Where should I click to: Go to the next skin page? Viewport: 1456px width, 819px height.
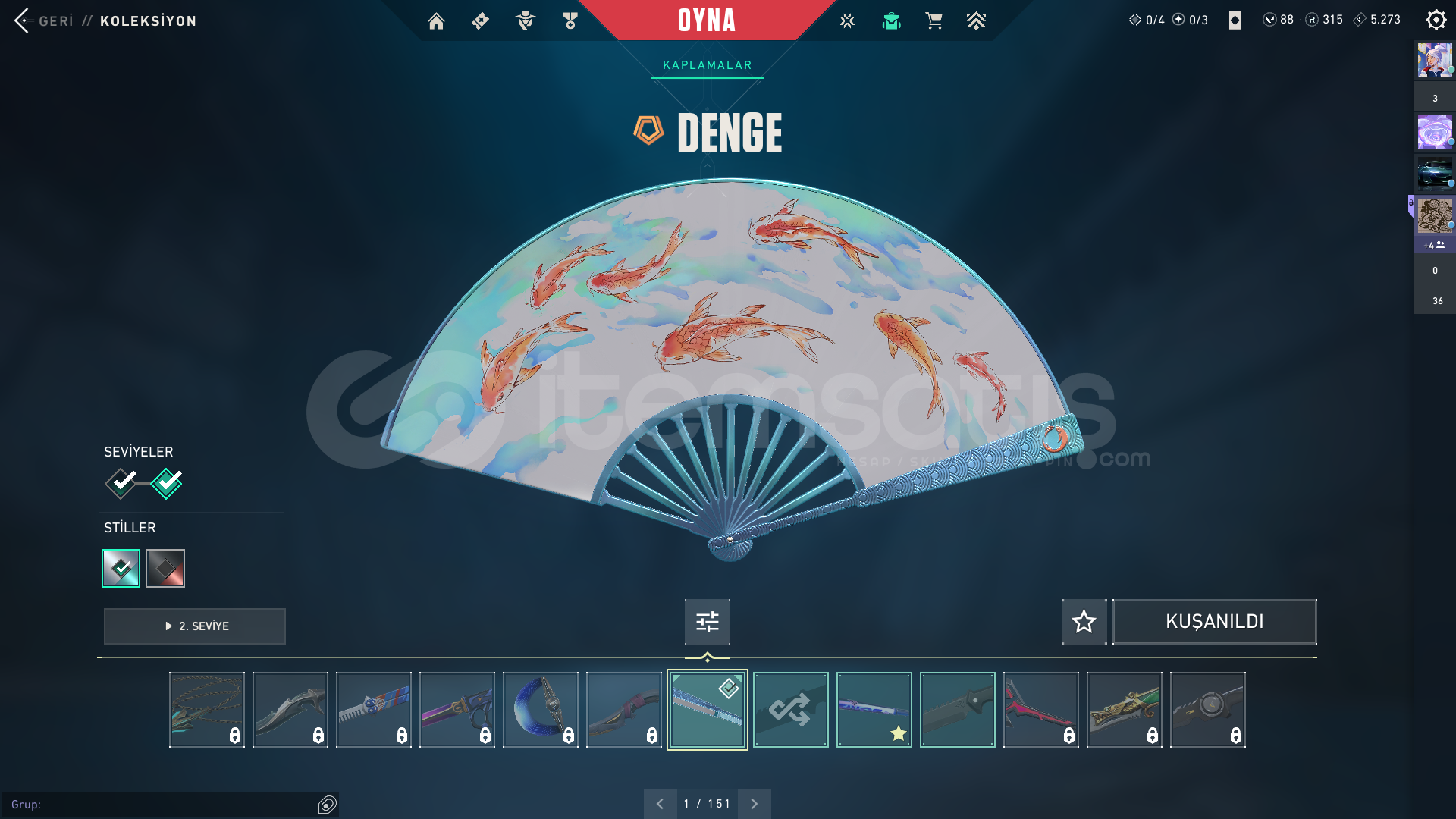tap(754, 804)
